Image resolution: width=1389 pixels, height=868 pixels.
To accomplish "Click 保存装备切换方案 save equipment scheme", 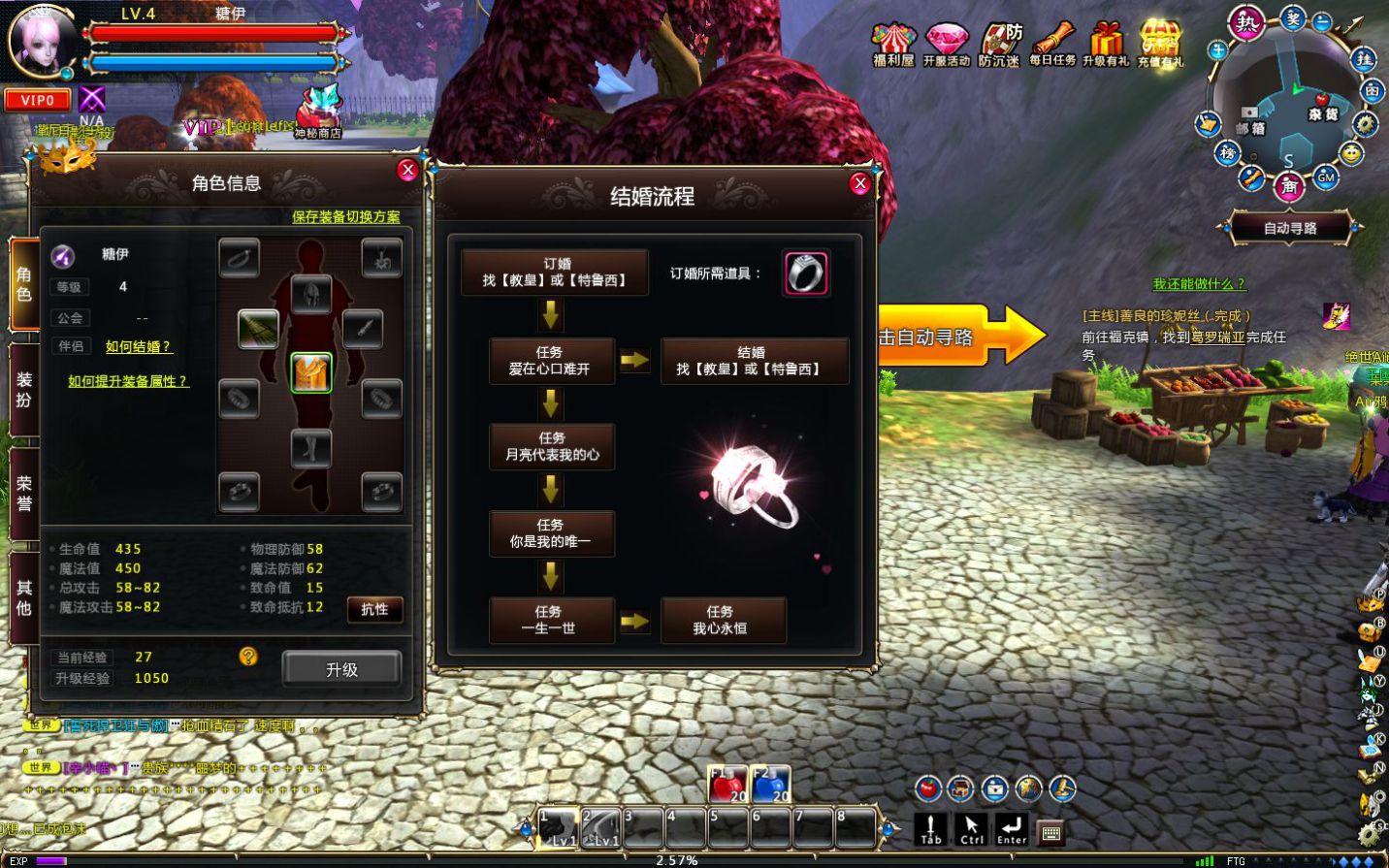I will [x=345, y=216].
